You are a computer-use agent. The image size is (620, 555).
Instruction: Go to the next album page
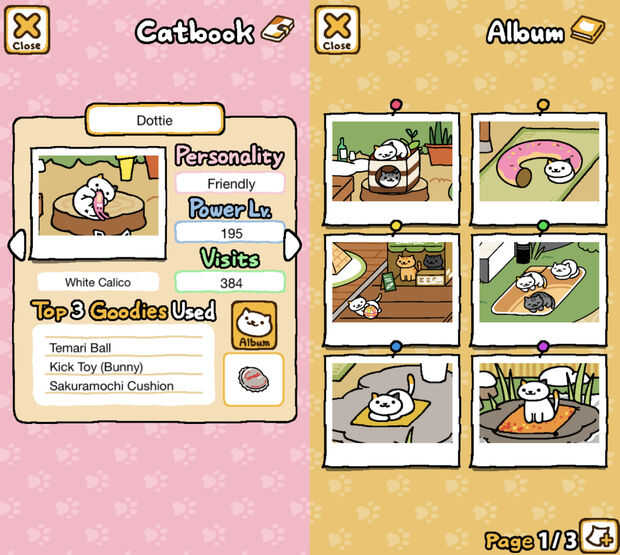[600, 533]
